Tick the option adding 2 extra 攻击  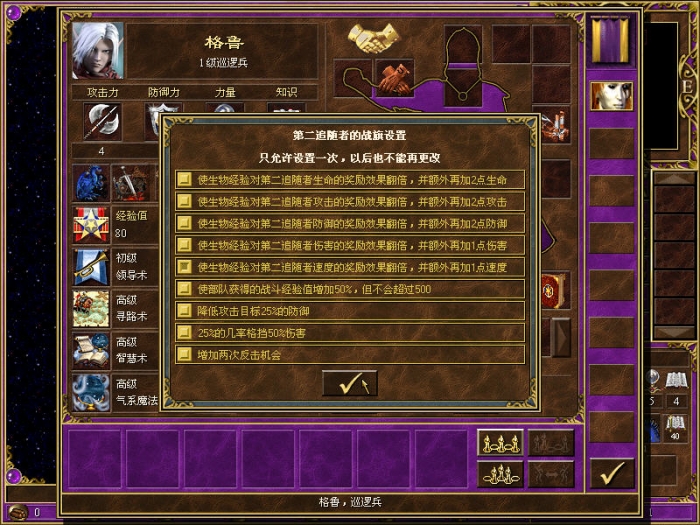[185, 202]
